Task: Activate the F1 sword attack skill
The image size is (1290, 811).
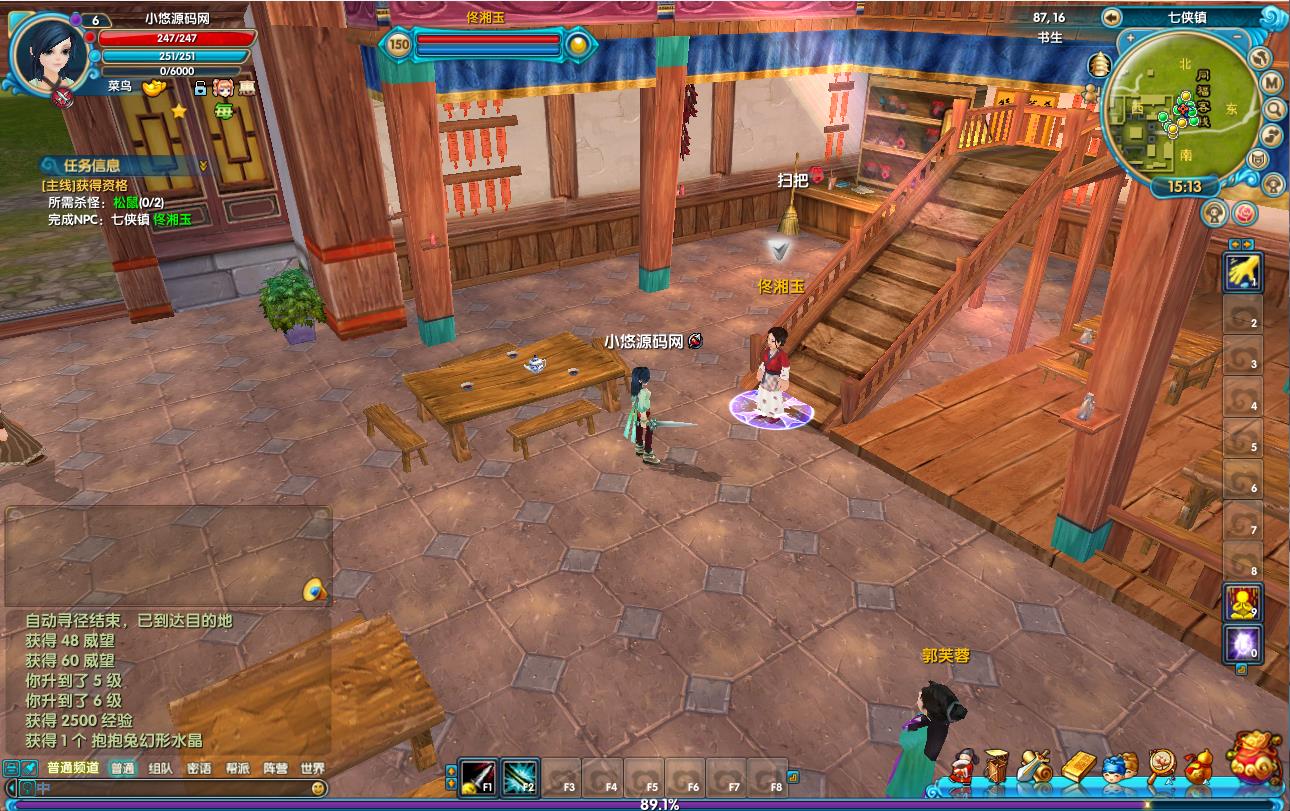Action: pos(479,775)
